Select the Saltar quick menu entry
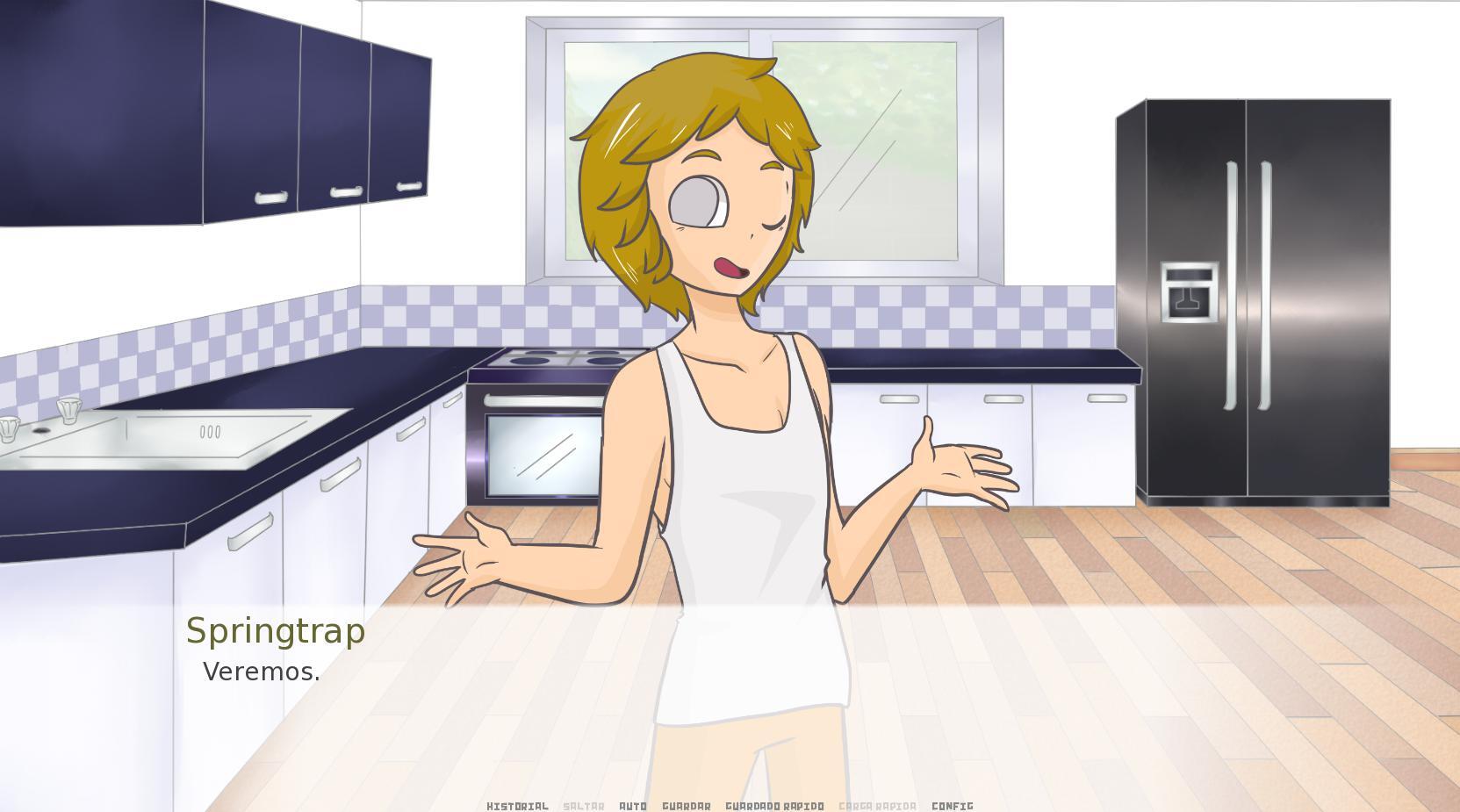Viewport: 1460px width, 812px height. click(585, 805)
